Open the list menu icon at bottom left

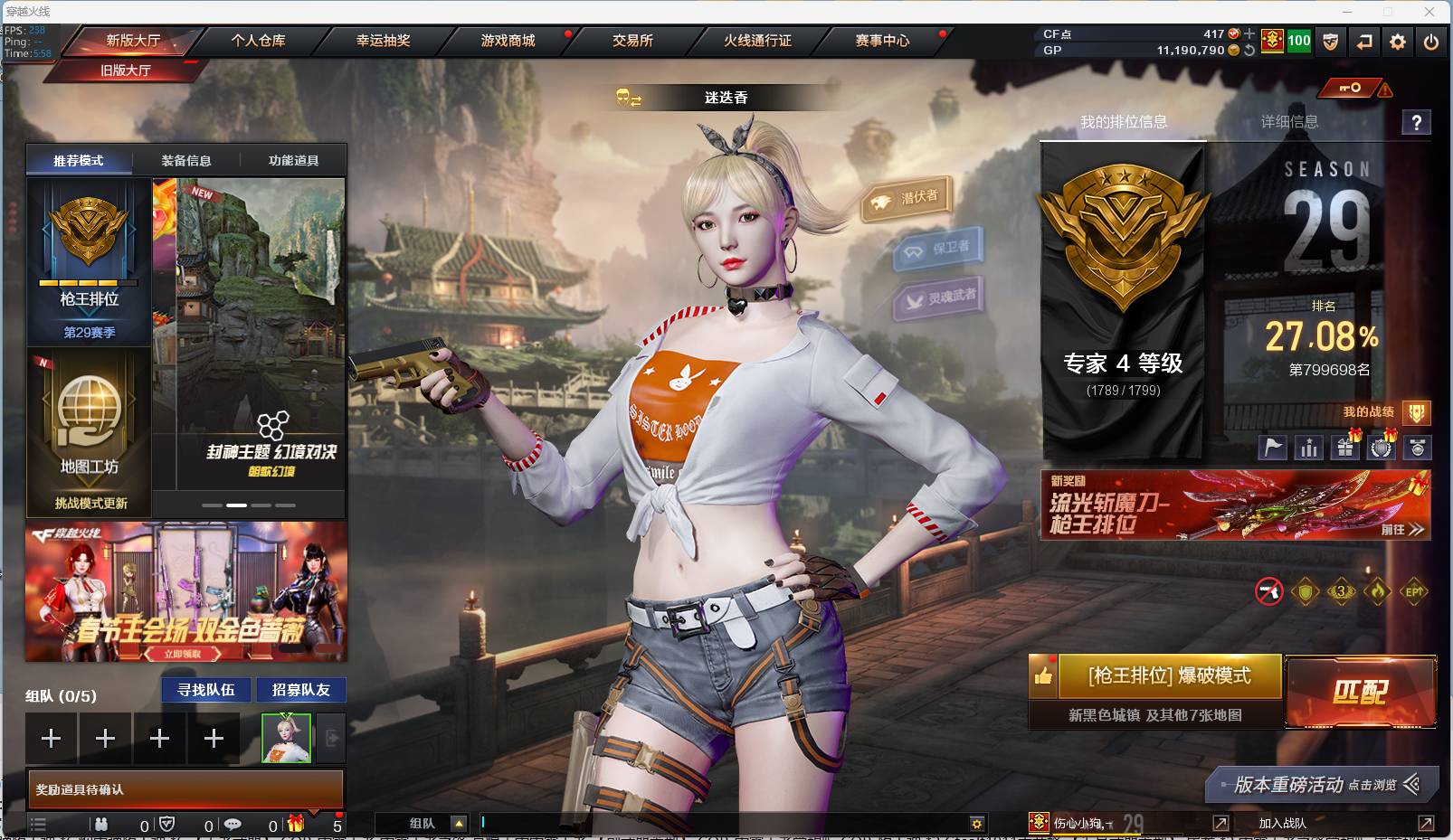pos(38,824)
